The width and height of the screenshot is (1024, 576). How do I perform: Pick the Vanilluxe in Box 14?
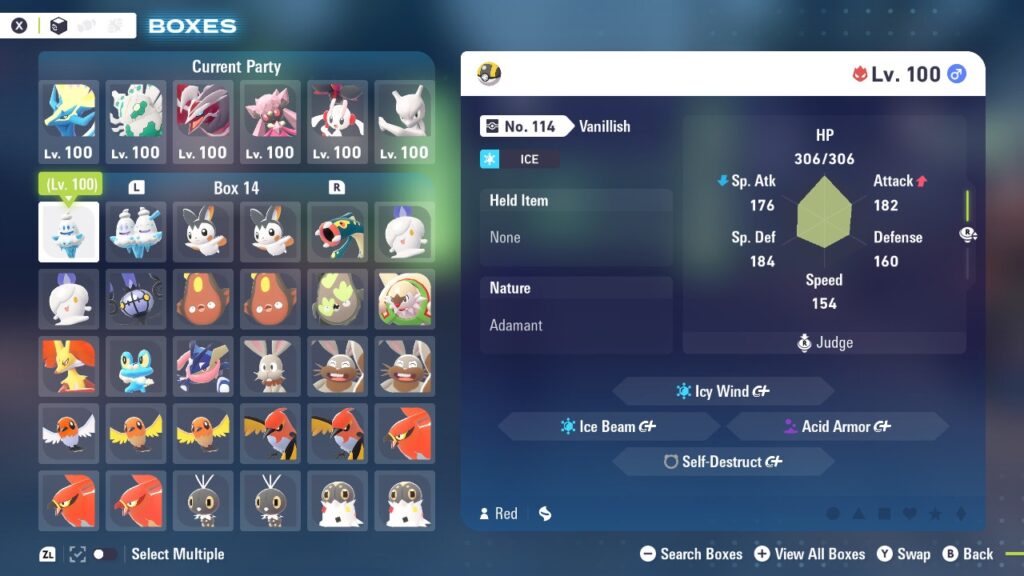136,232
